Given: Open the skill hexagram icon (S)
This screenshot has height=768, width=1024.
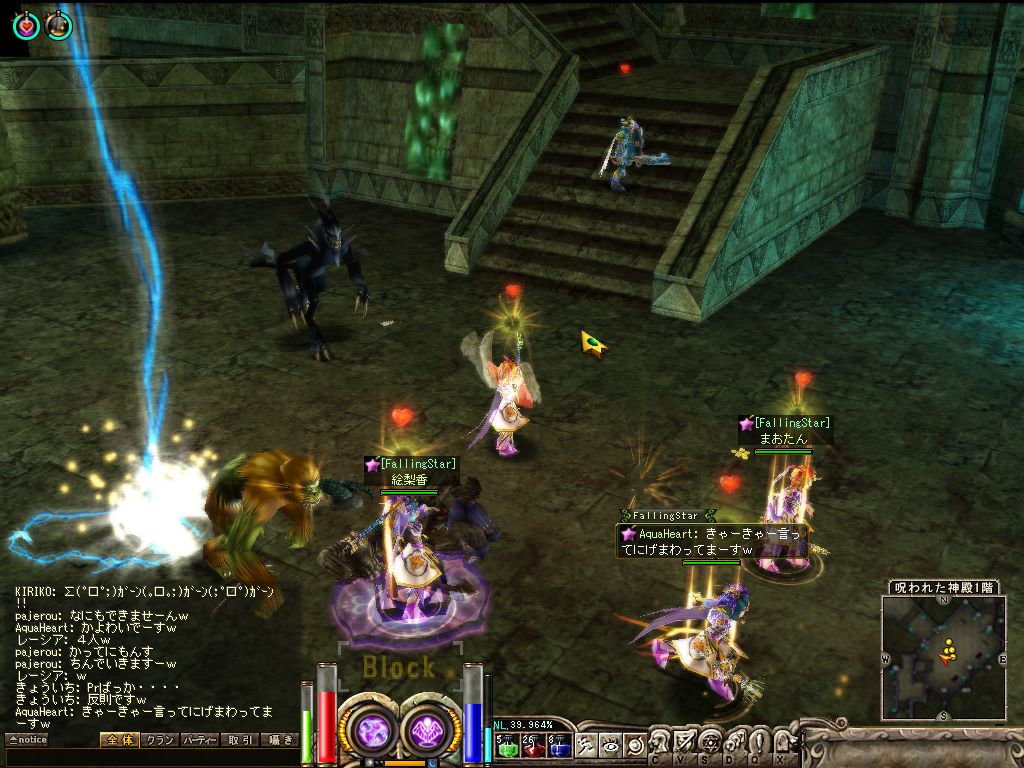Looking at the screenshot, I should tap(709, 742).
